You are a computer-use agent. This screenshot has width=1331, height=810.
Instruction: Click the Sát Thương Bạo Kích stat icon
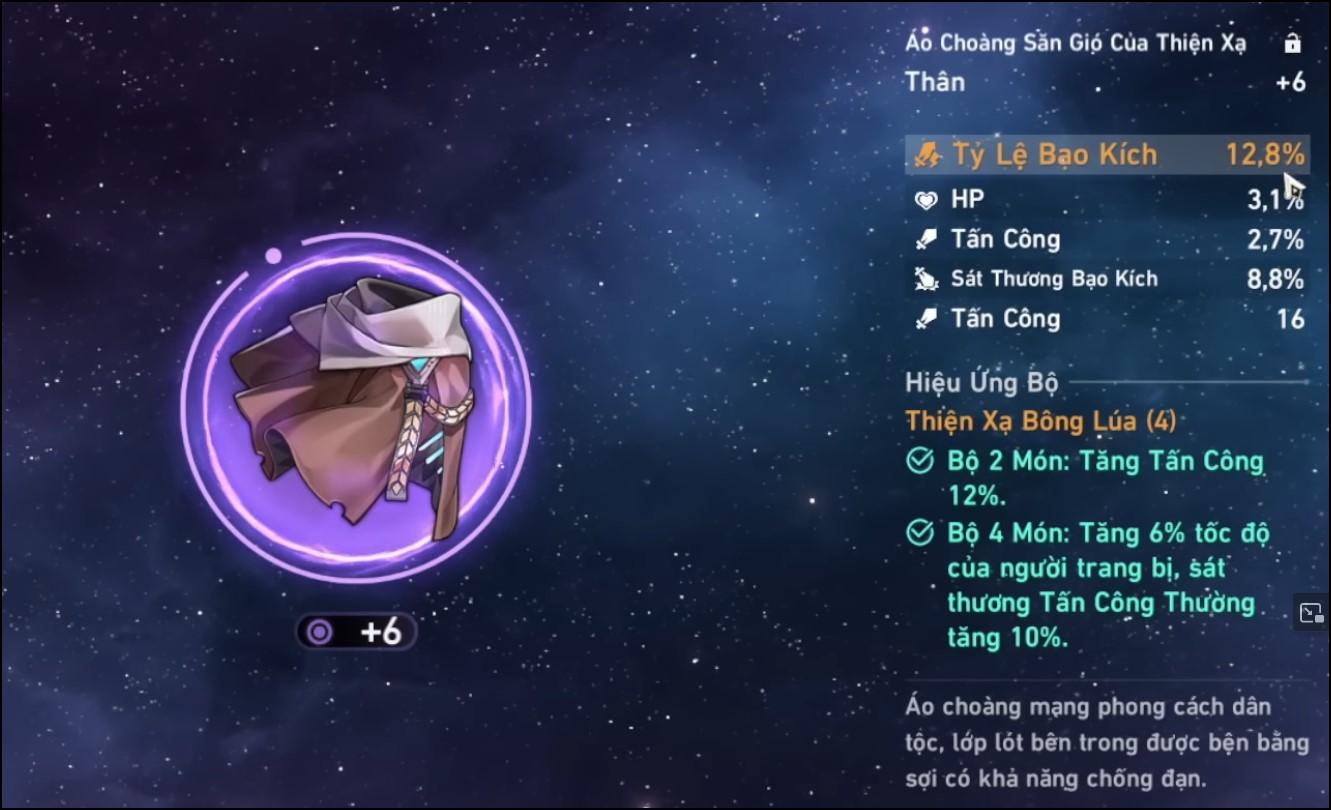pos(926,279)
